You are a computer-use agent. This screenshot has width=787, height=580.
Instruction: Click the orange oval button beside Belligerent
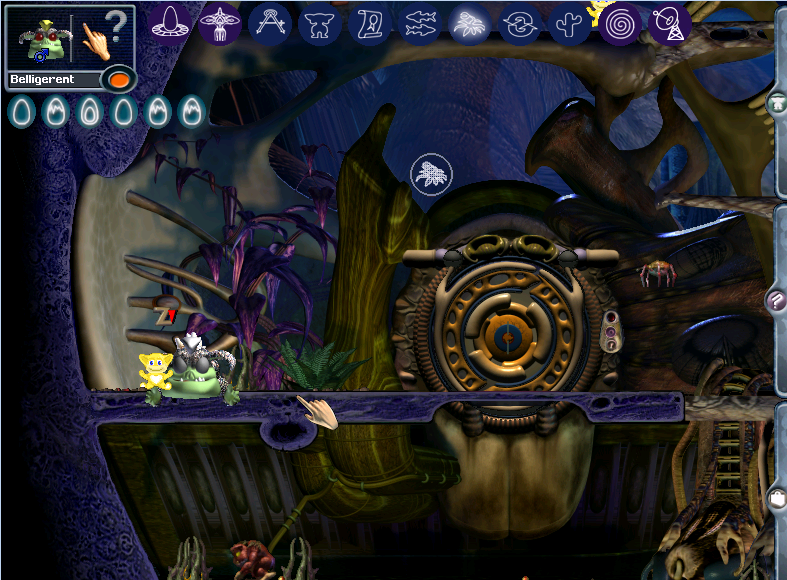pos(117,79)
